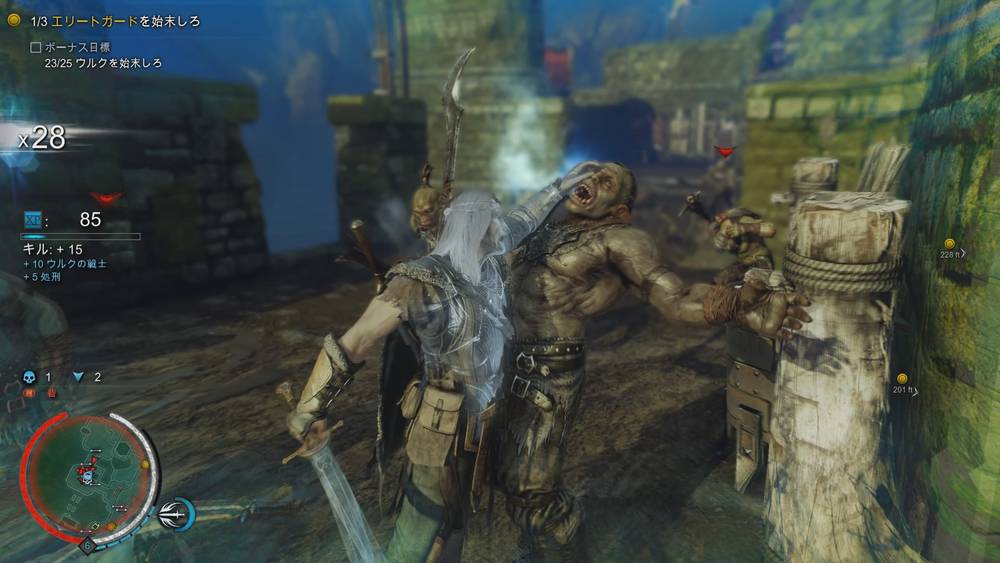
Task: Click the blue skull icon above minimap
Action: 28,377
